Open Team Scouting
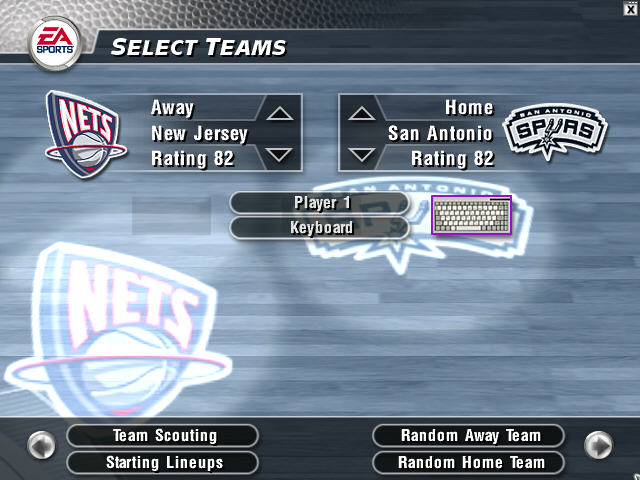The image size is (640, 480). click(162, 436)
